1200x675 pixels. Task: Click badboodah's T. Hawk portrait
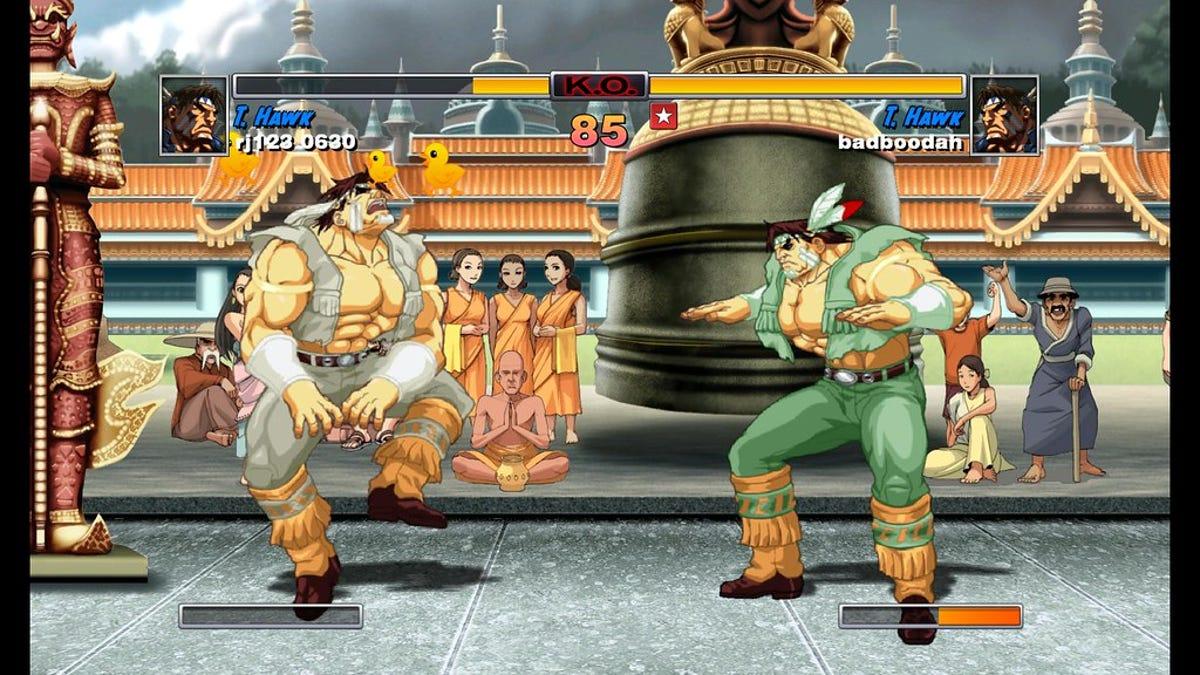(1004, 116)
